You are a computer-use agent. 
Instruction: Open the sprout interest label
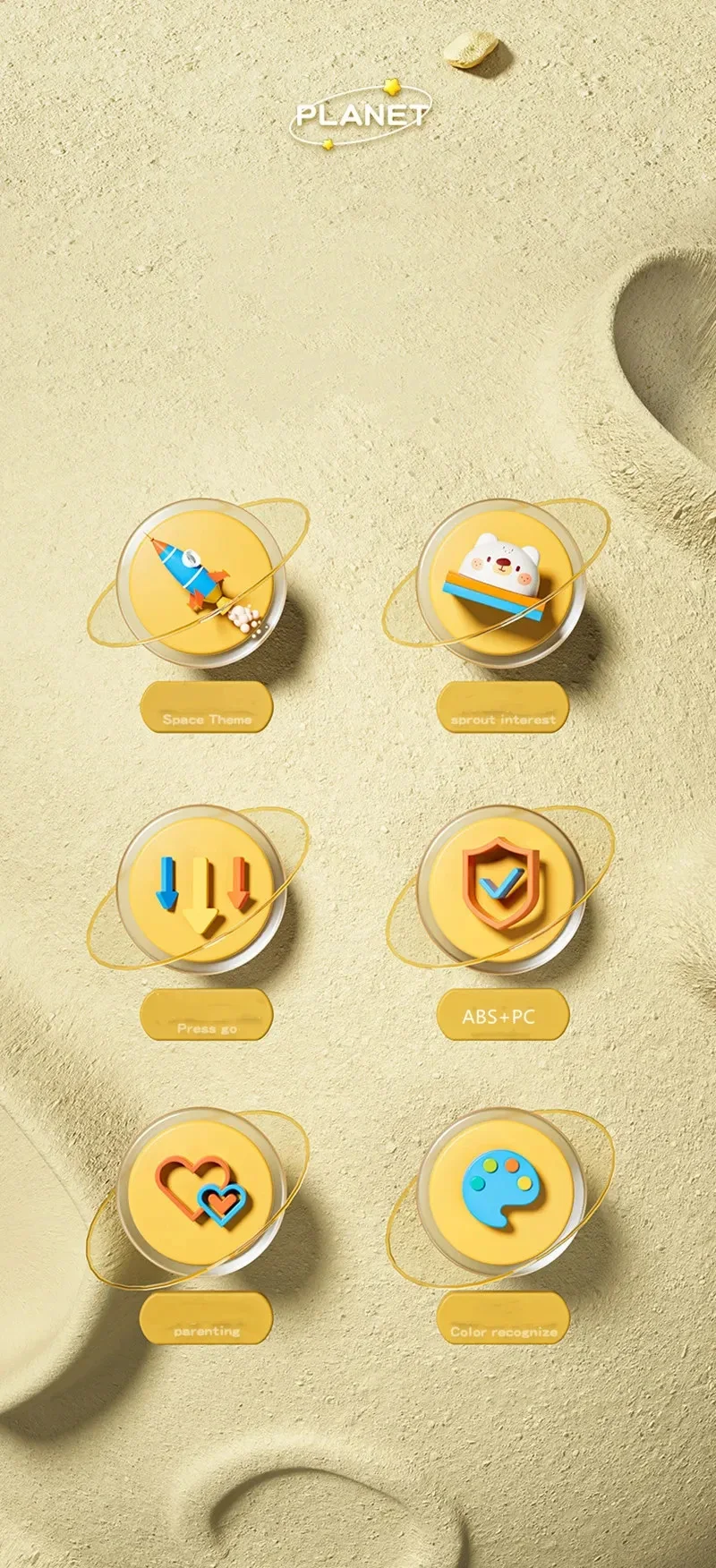(x=503, y=708)
